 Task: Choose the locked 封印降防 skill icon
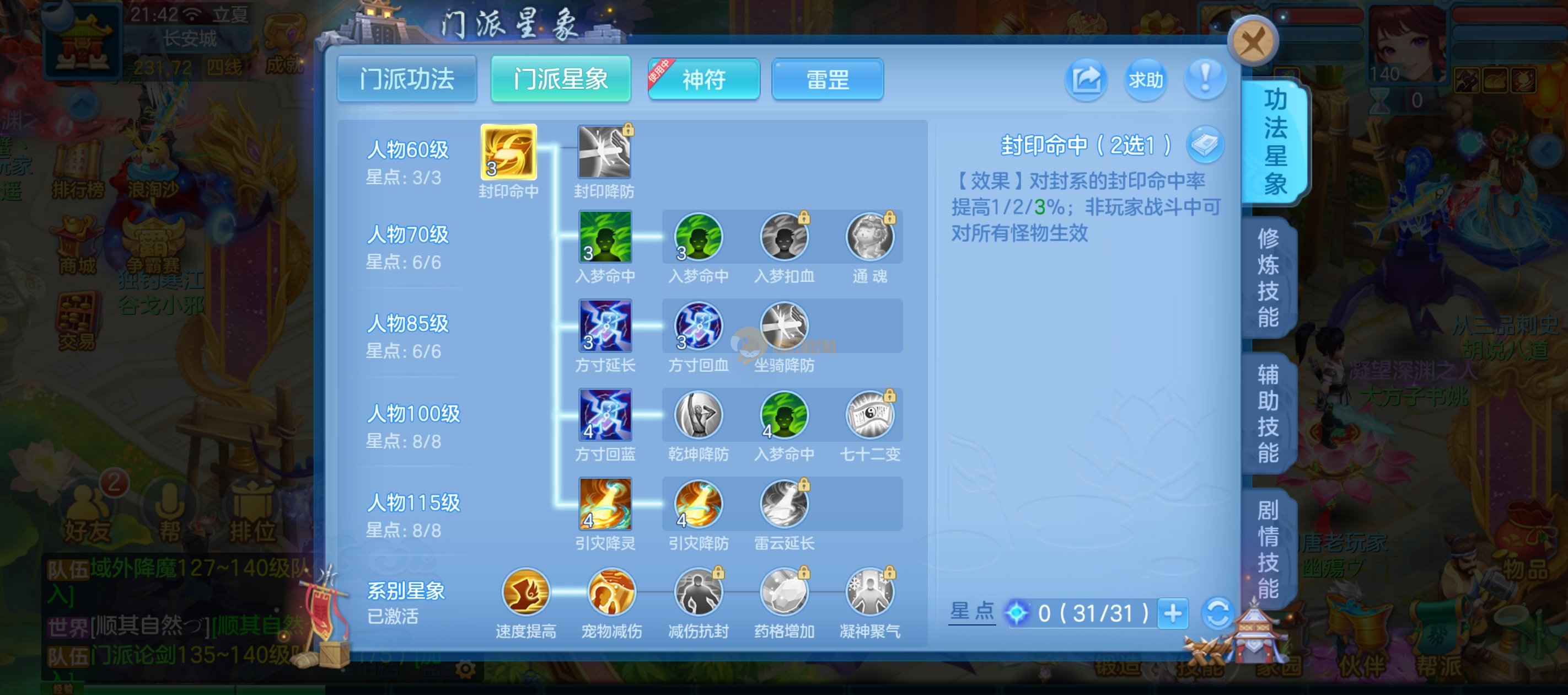click(x=604, y=152)
